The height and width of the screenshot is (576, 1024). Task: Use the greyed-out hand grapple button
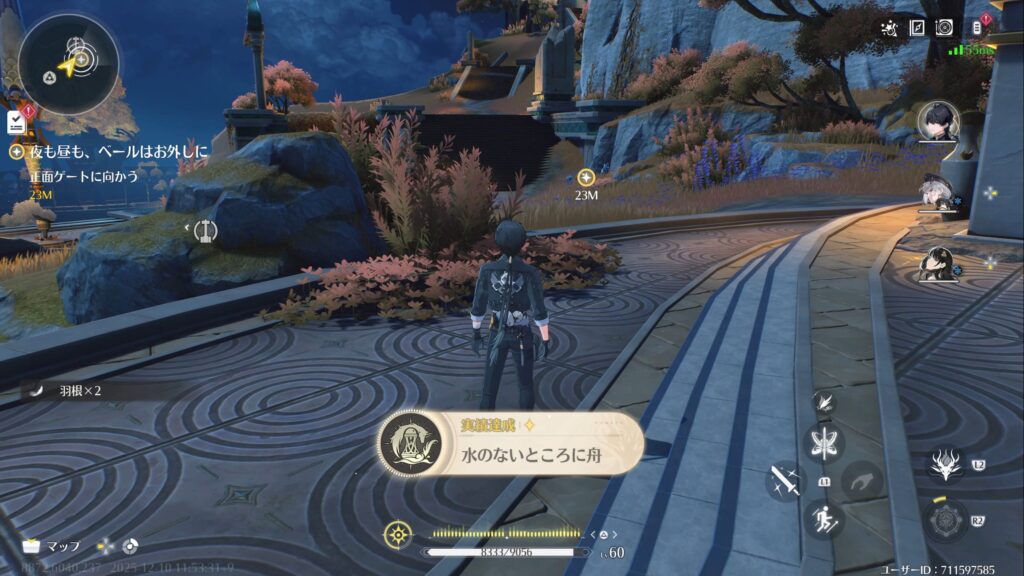point(861,481)
